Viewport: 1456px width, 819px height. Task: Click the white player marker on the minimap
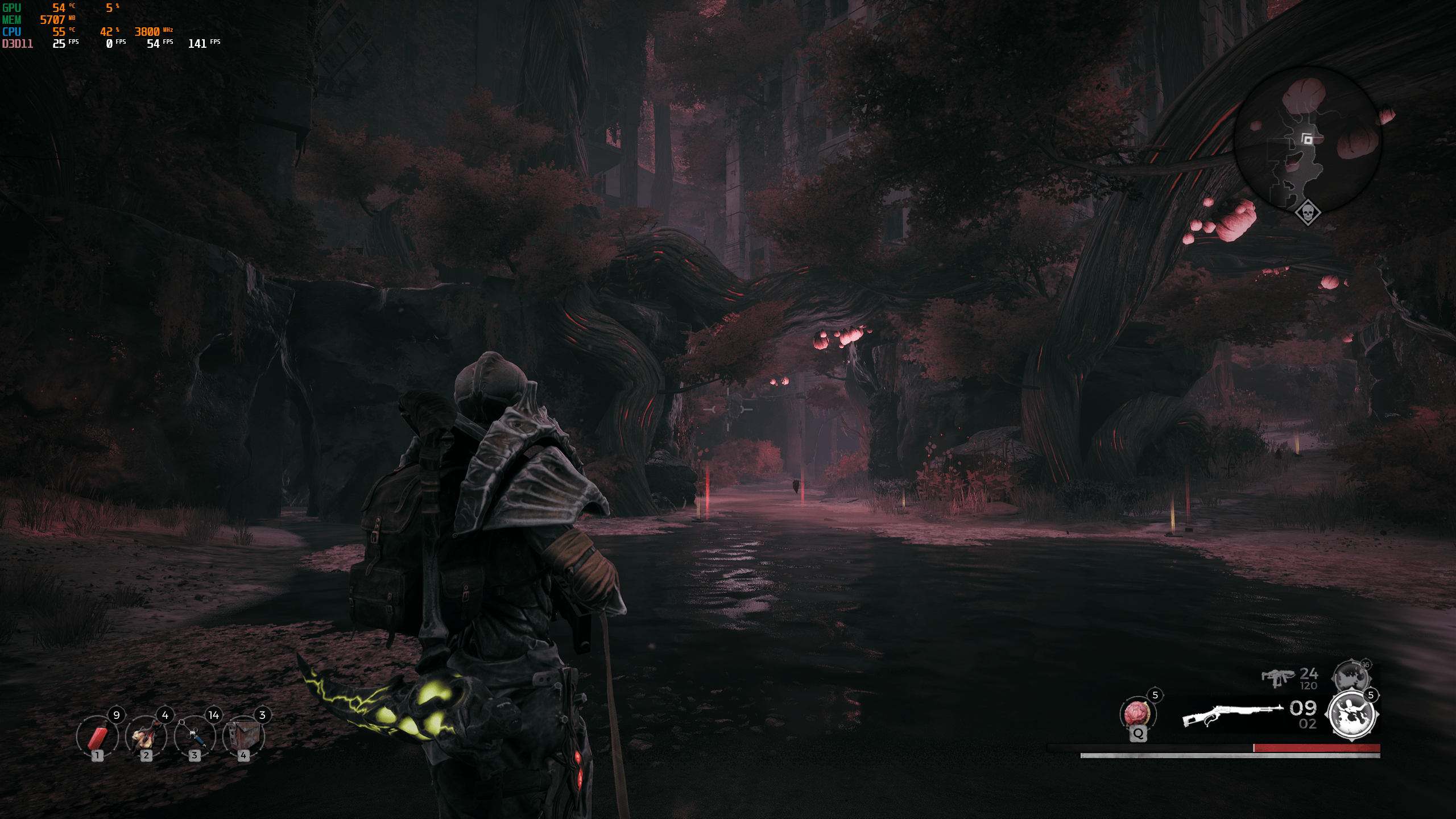[x=1307, y=139]
